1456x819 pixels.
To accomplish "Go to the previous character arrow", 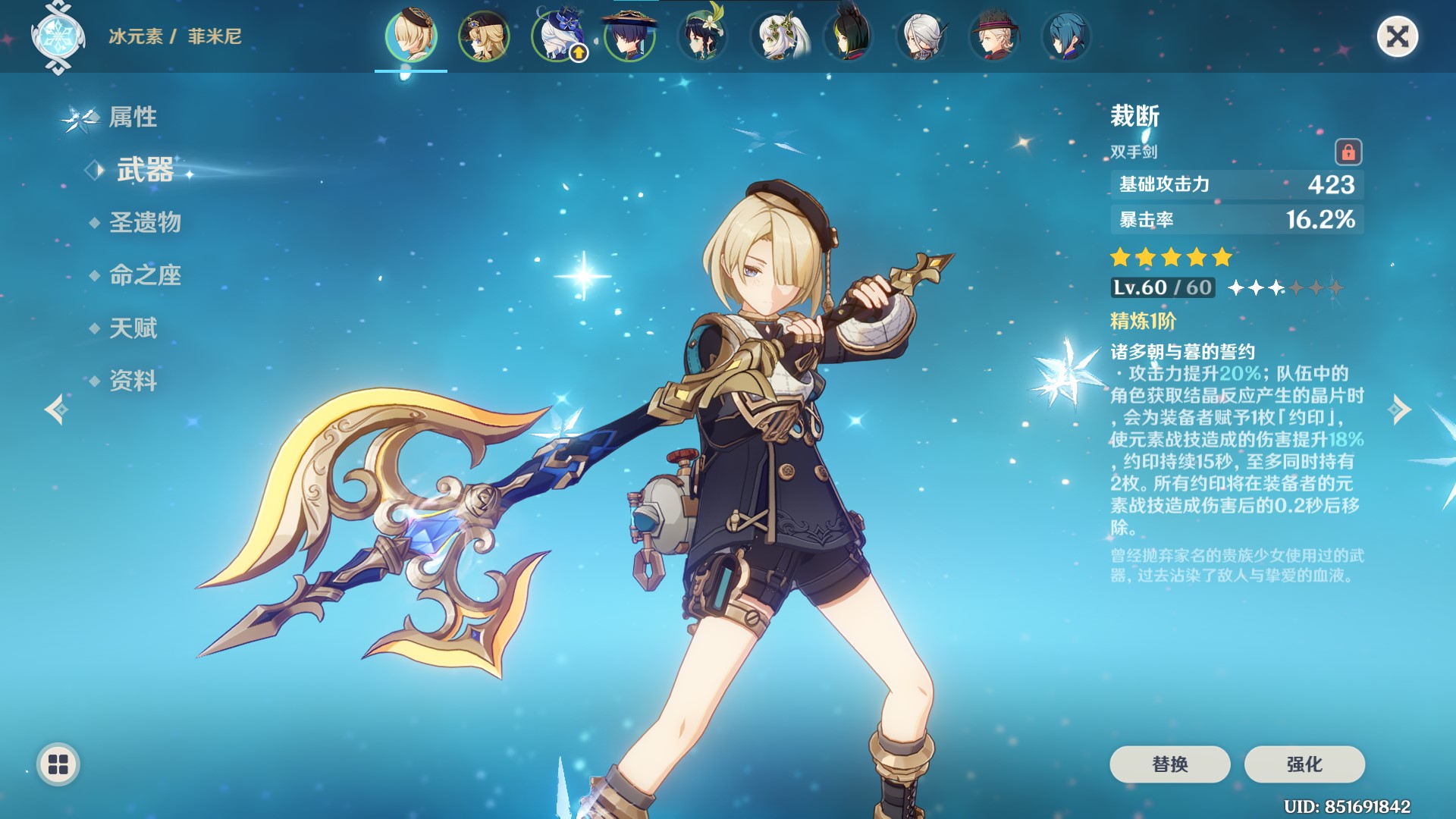I will [56, 409].
